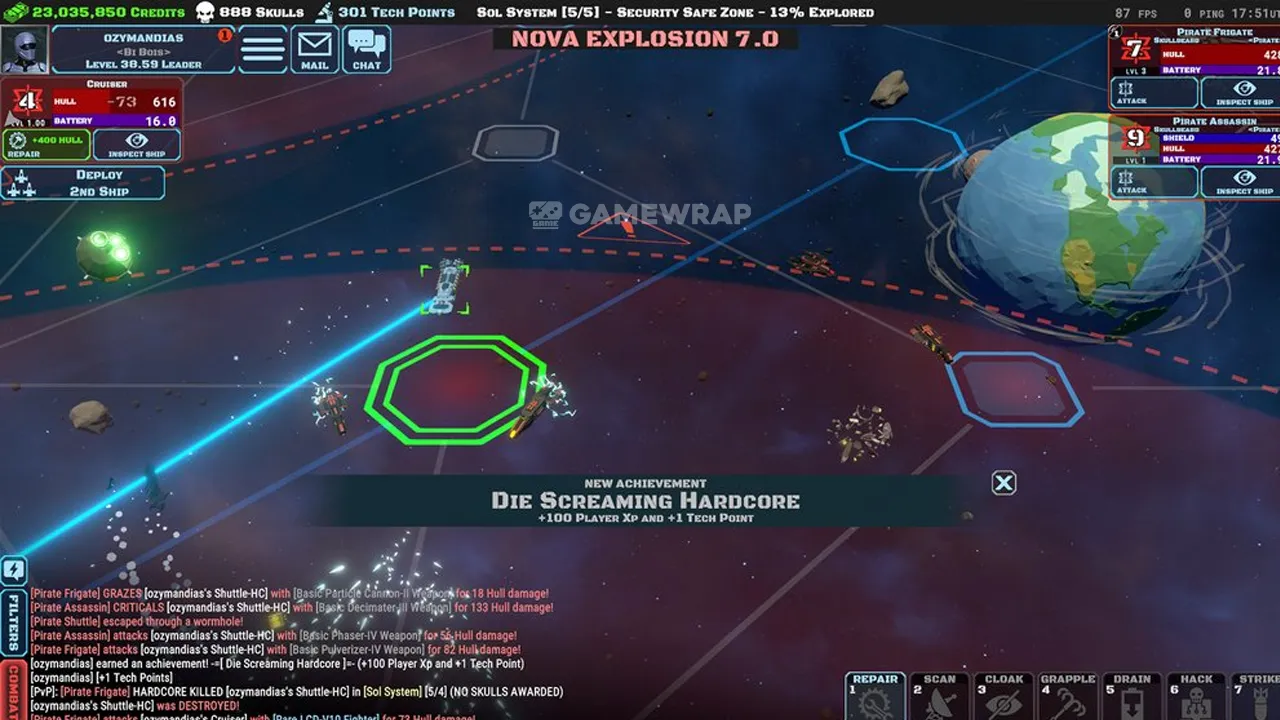This screenshot has height=720, width=1280.
Task: Attack the Pirate Frigate
Action: coord(1153,93)
